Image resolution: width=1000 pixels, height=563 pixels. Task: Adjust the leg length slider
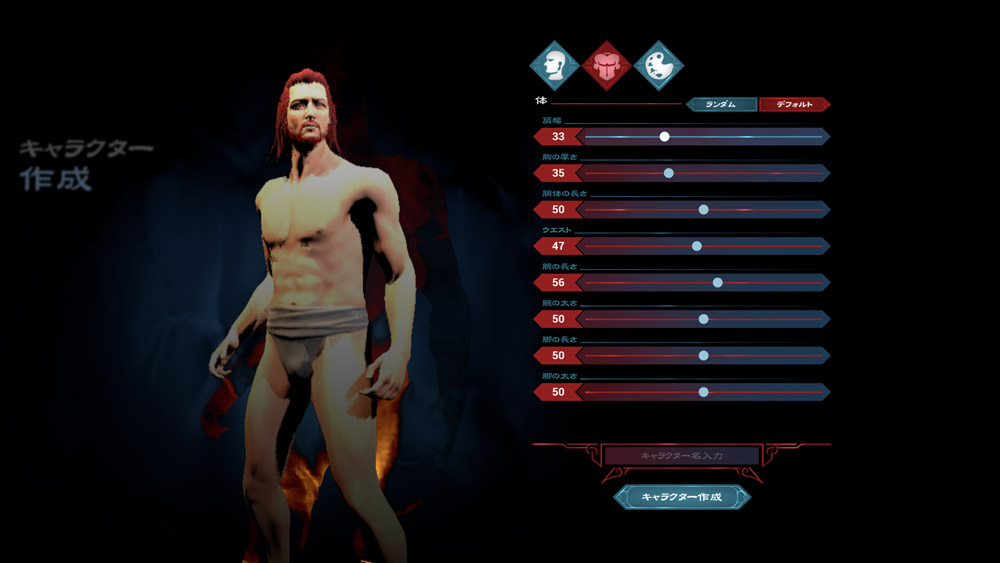pyautogui.click(x=703, y=355)
